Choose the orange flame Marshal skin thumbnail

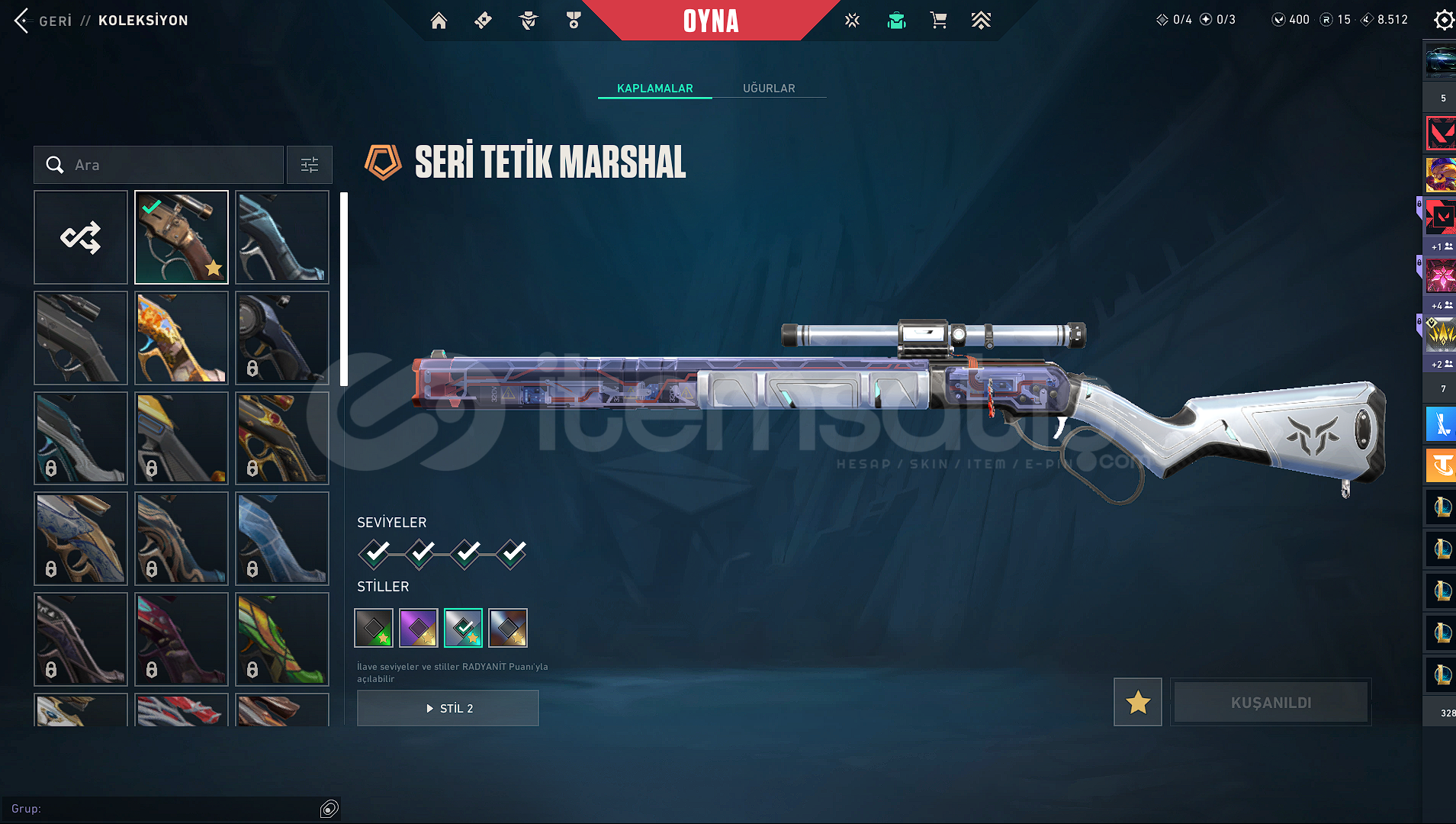[182, 338]
